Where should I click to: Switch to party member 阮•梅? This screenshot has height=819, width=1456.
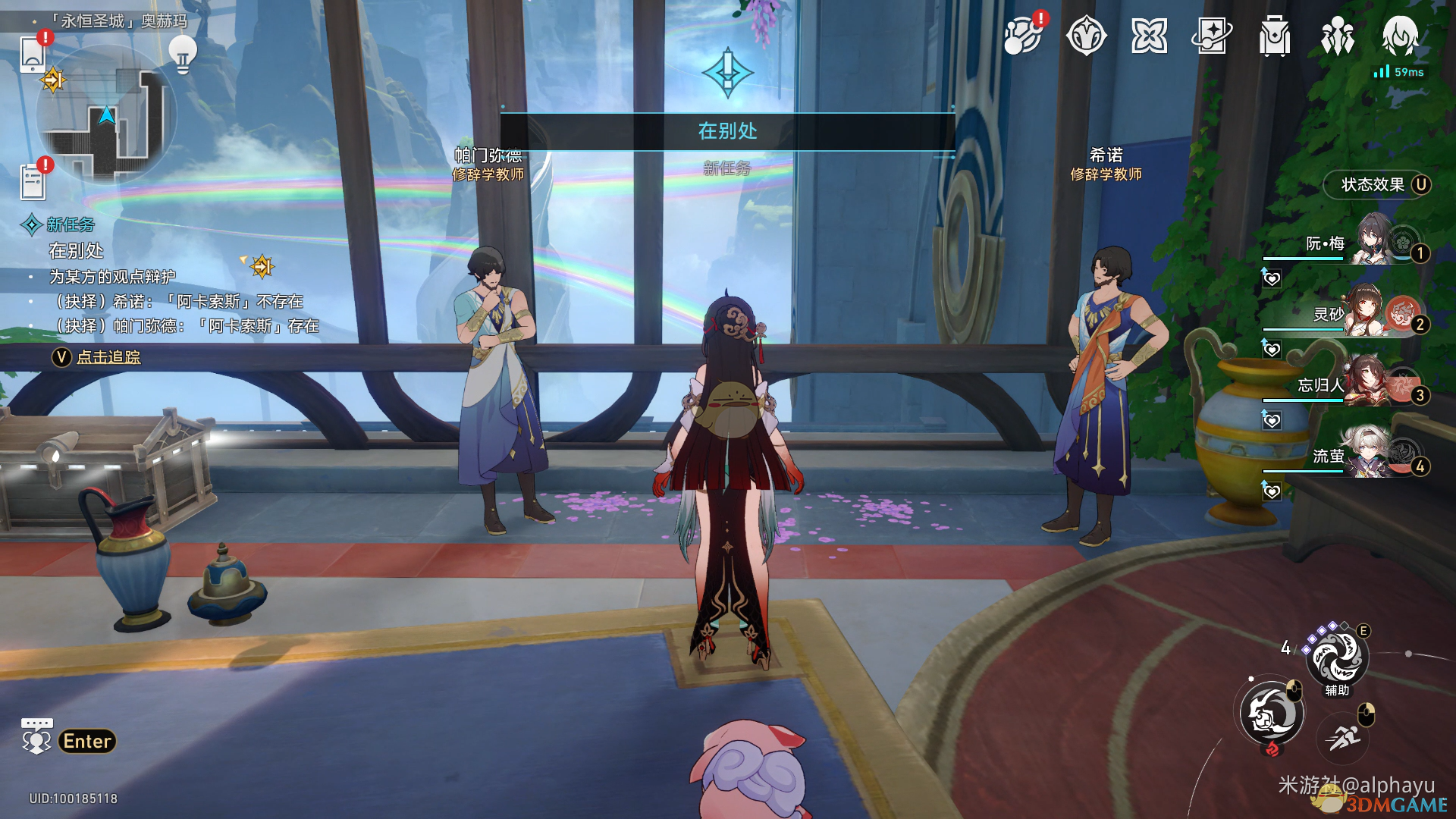pyautogui.click(x=1357, y=241)
